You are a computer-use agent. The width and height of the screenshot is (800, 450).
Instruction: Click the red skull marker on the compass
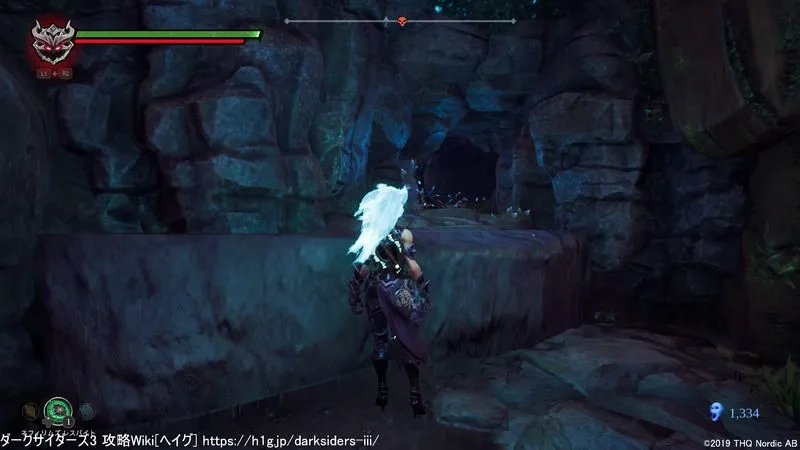coord(402,21)
